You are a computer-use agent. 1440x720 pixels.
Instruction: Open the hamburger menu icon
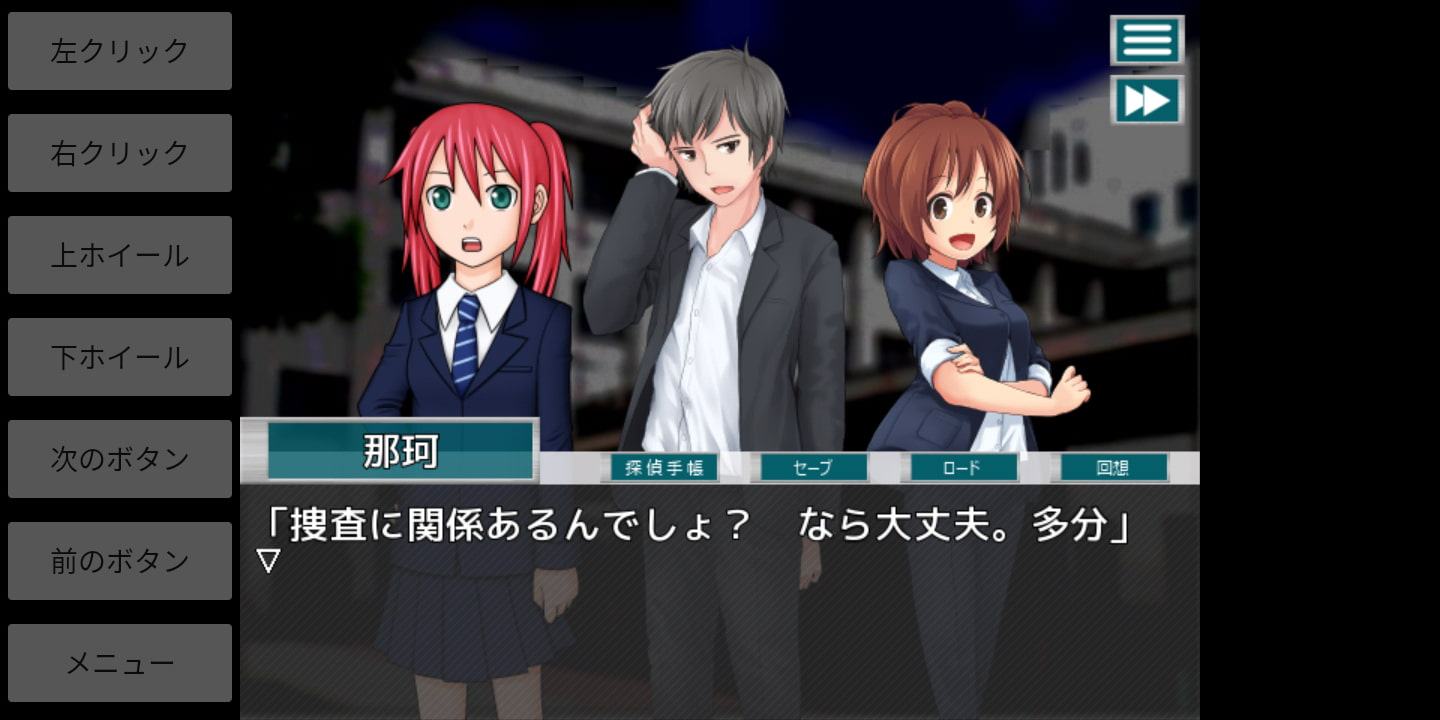click(x=1147, y=40)
